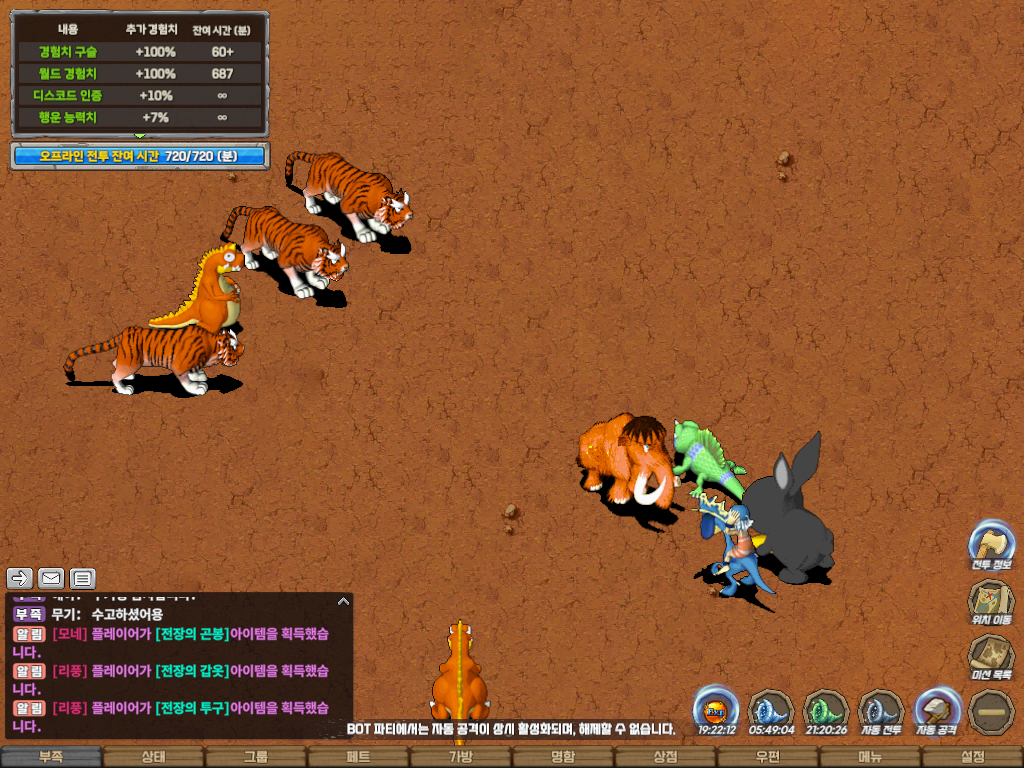
Task: Open the 명함 (name card) tab
Action: [x=563, y=757]
